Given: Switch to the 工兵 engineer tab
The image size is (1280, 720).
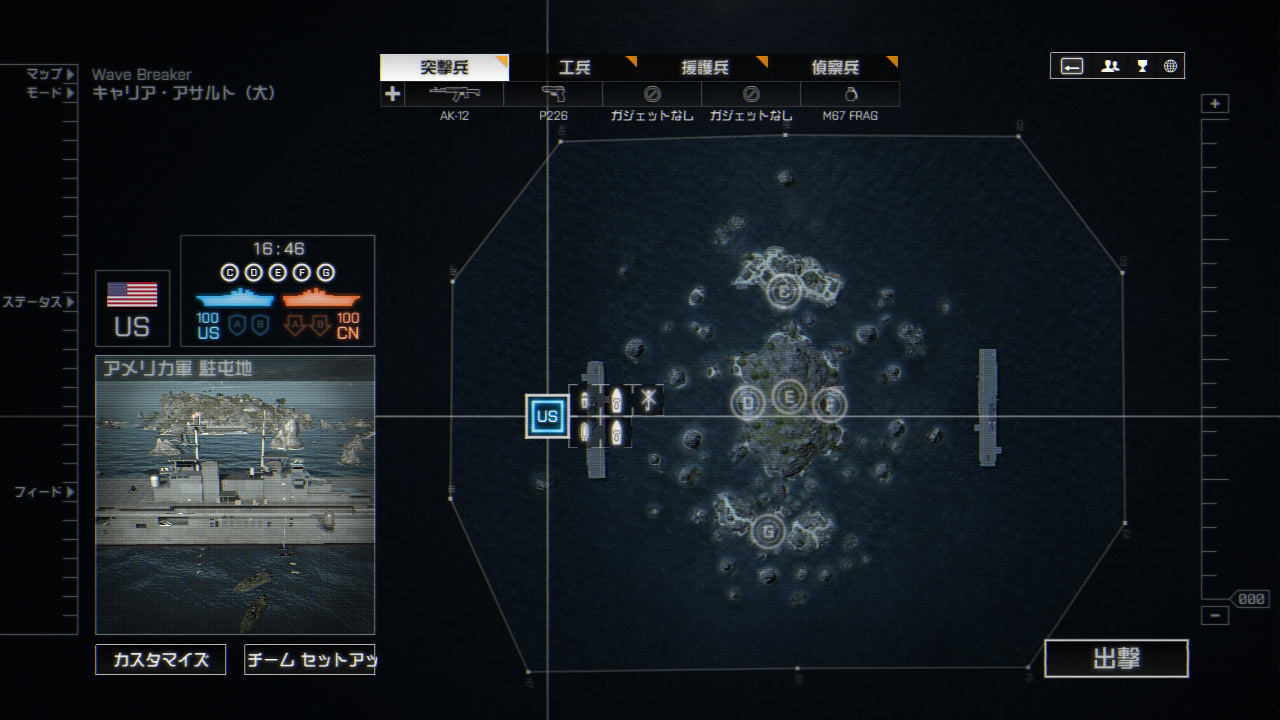Looking at the screenshot, I should click(x=574, y=68).
